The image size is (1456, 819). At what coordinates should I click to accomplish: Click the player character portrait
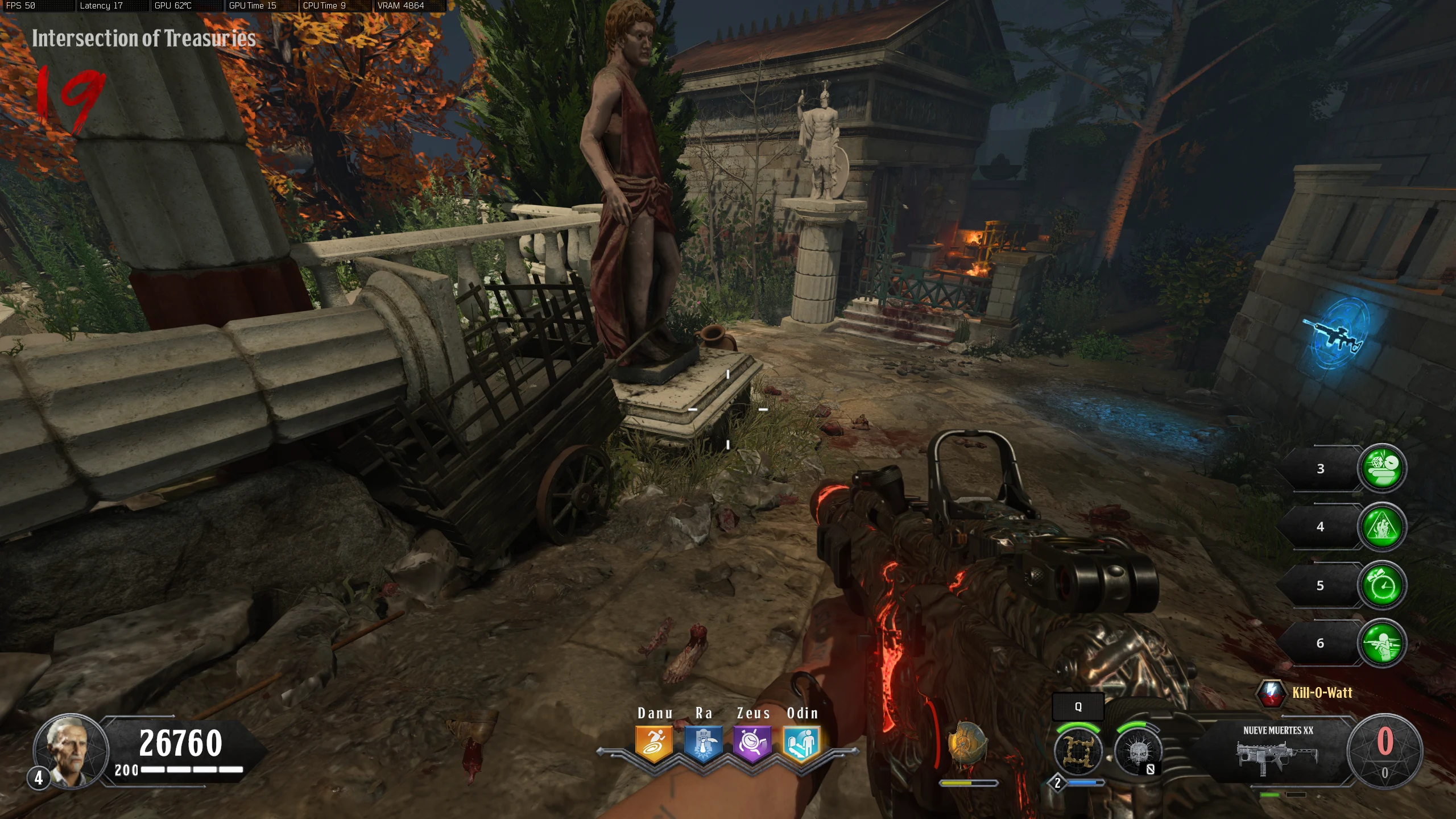click(x=71, y=751)
